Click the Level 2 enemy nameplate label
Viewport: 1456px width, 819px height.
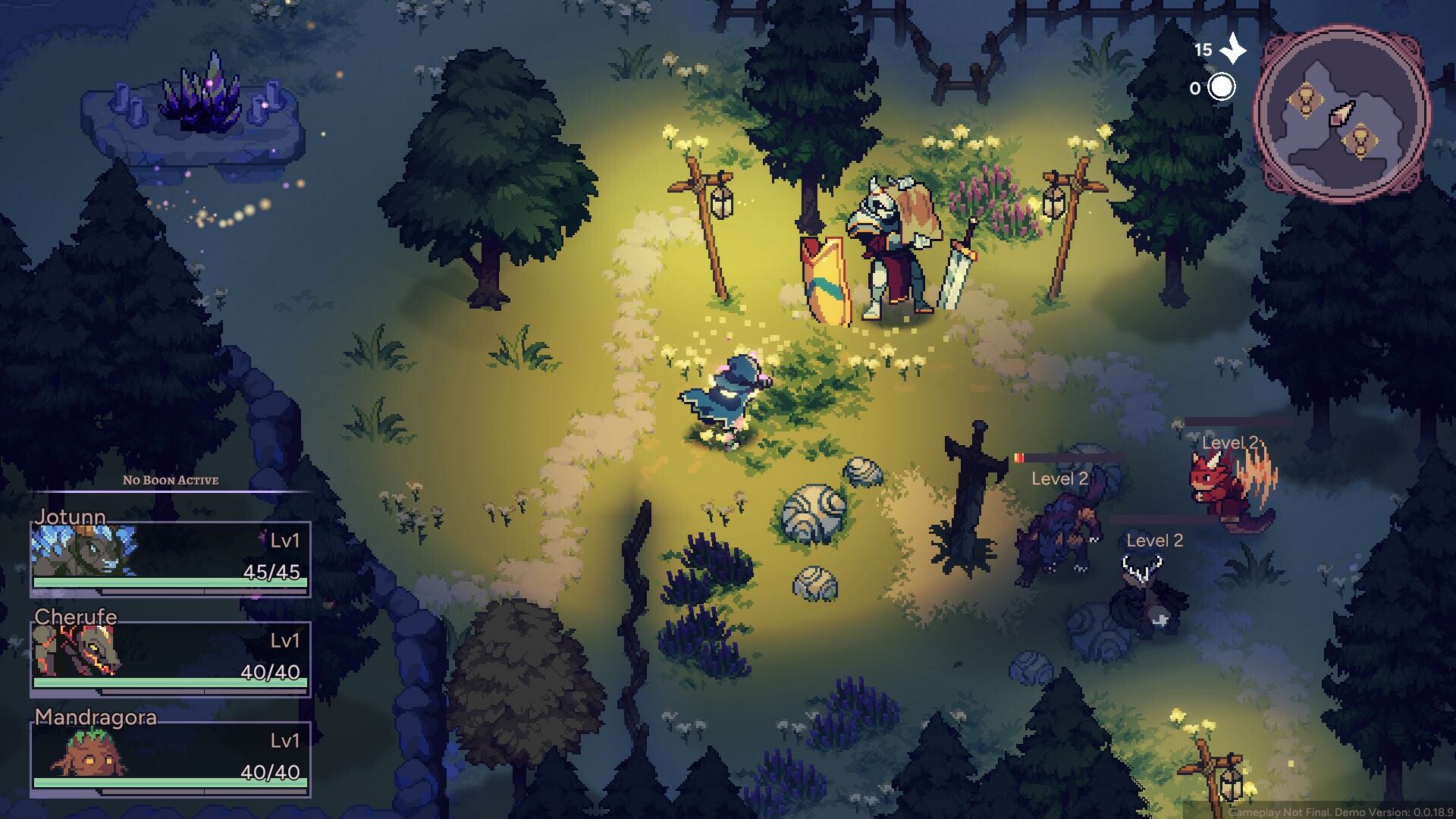click(1059, 479)
